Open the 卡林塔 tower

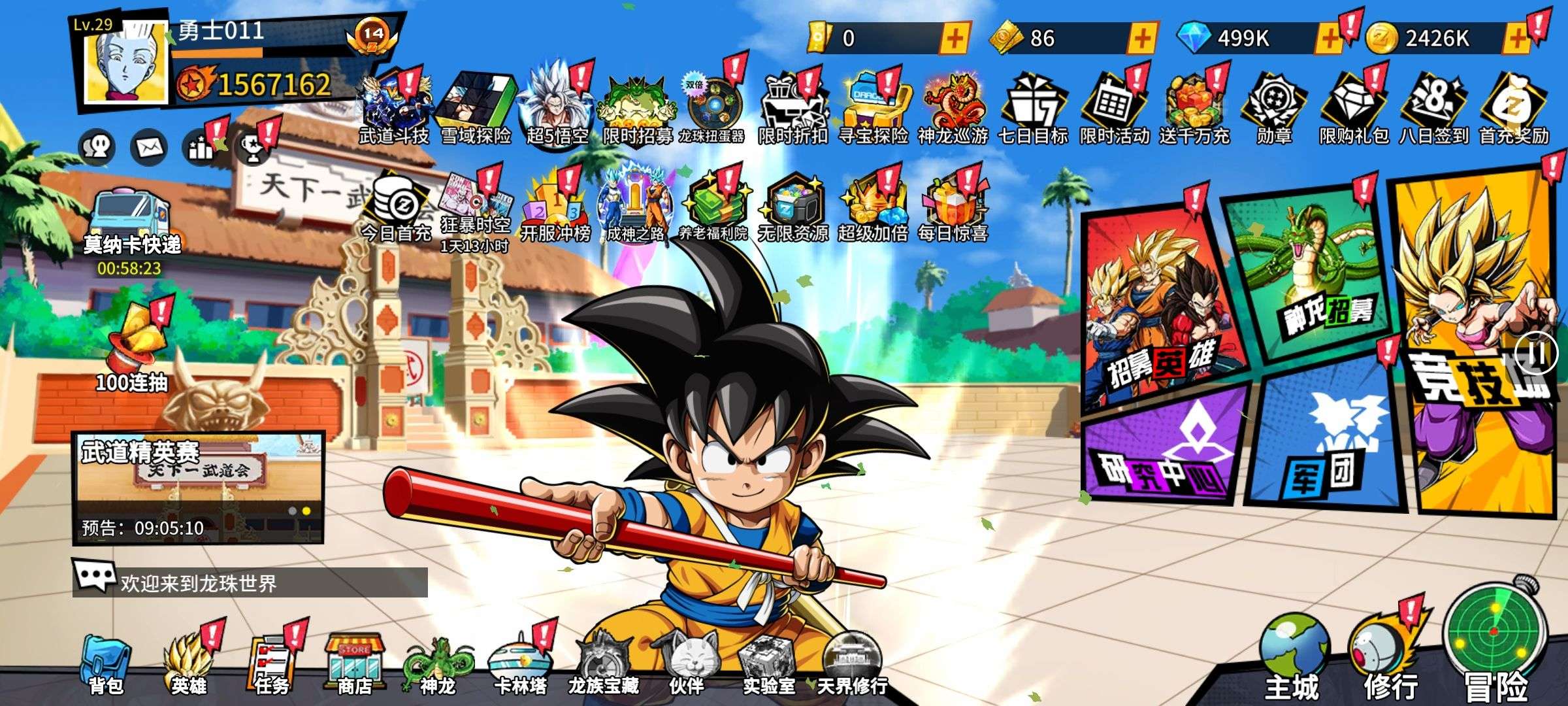tap(520, 664)
